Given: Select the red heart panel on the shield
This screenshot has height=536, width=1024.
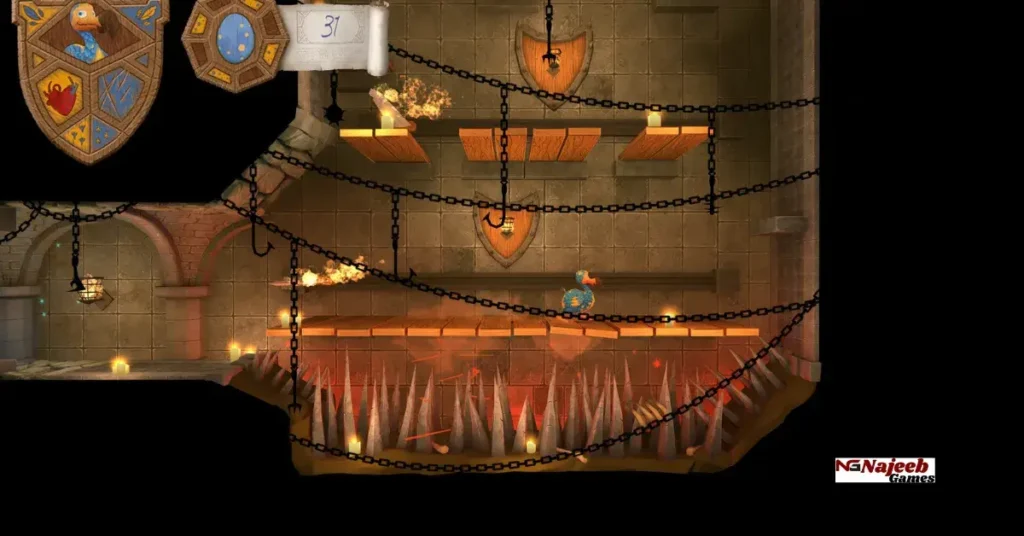Looking at the screenshot, I should [61, 97].
